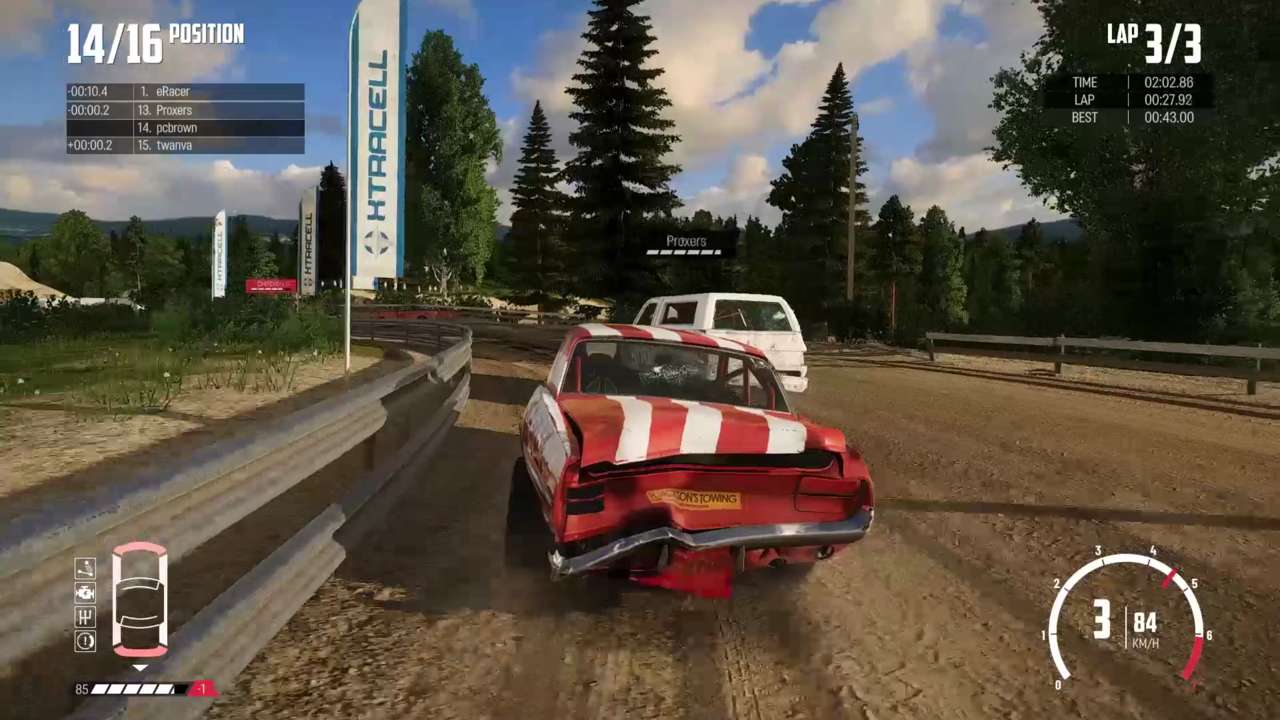The width and height of the screenshot is (1280, 720).
Task: Open the car damage diagram
Action: pyautogui.click(x=139, y=600)
